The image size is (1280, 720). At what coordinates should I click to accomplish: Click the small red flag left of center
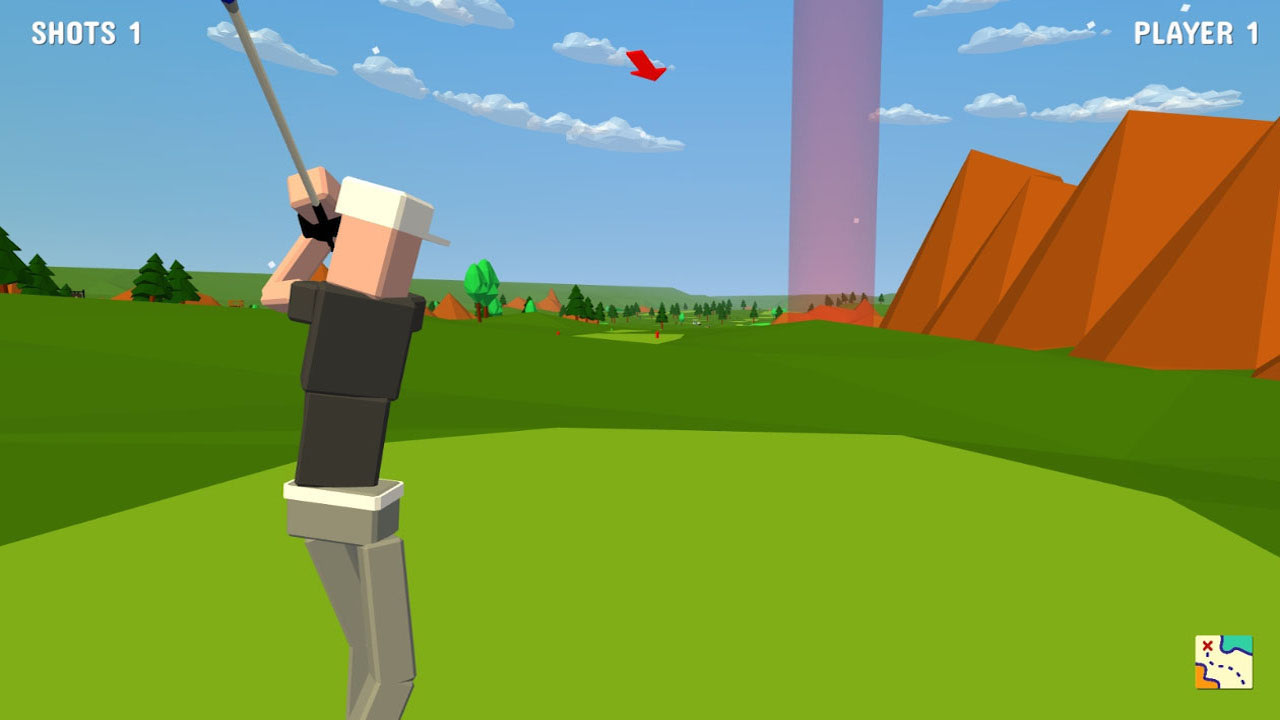[558, 333]
